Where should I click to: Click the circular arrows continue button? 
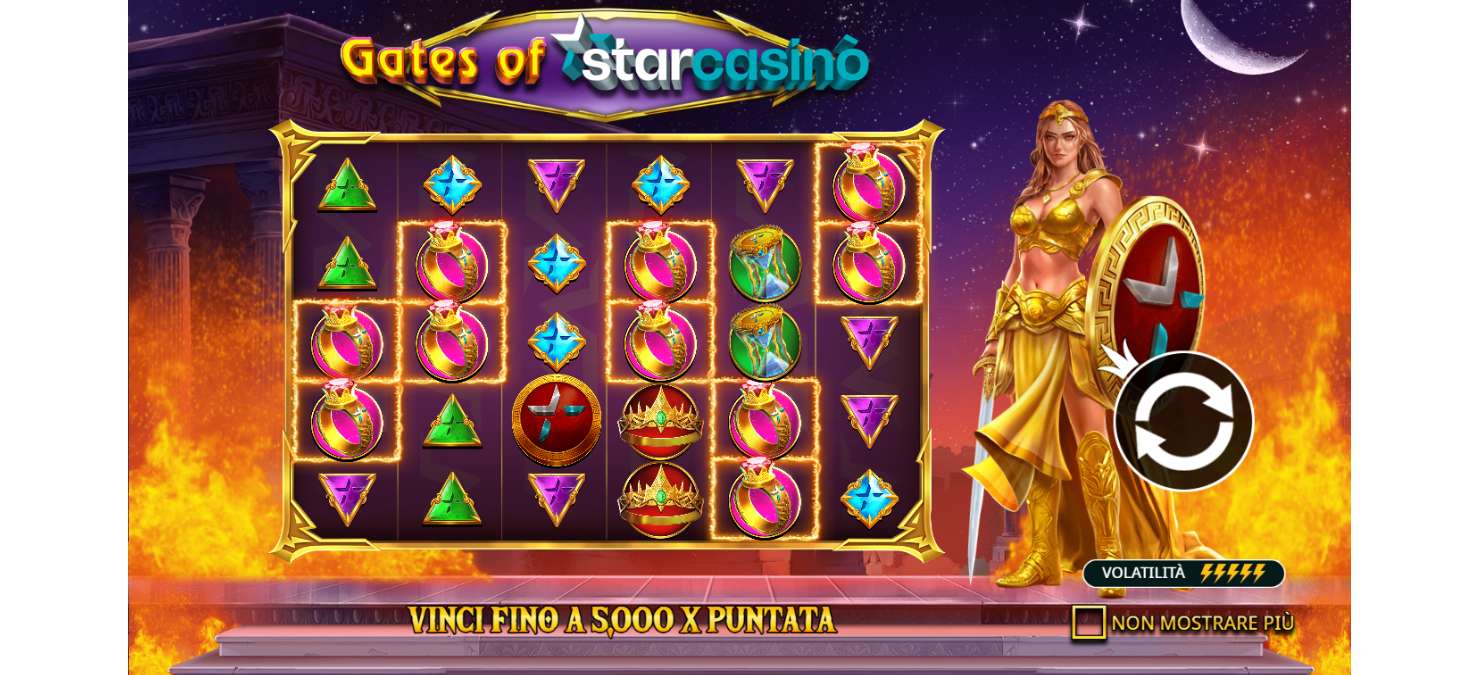pyautogui.click(x=1183, y=421)
